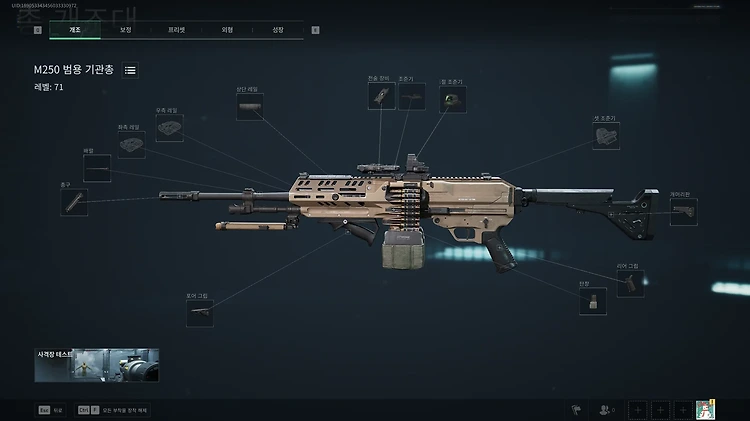Open the 탄창 magazine slot
Viewport: 750px width, 421px height.
593,301
